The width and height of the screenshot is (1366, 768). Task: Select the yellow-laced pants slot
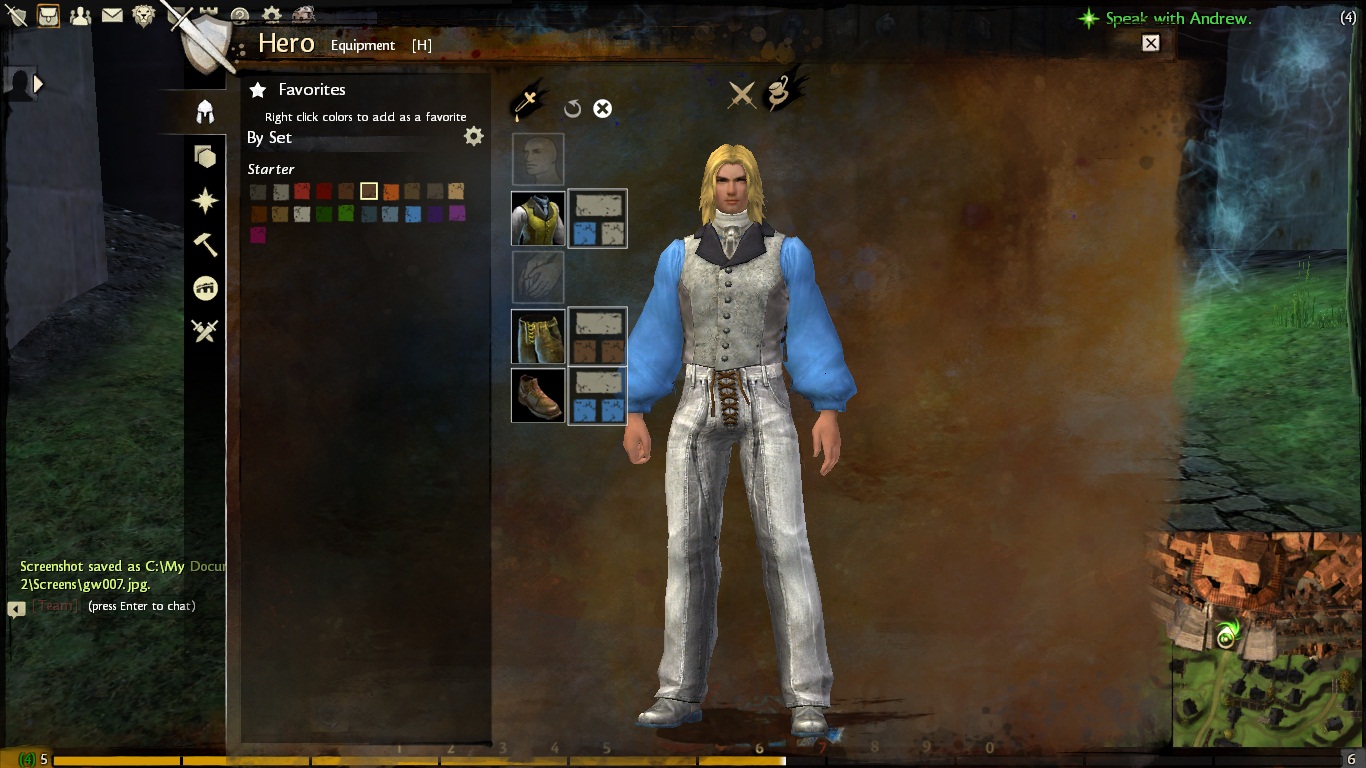(x=538, y=337)
